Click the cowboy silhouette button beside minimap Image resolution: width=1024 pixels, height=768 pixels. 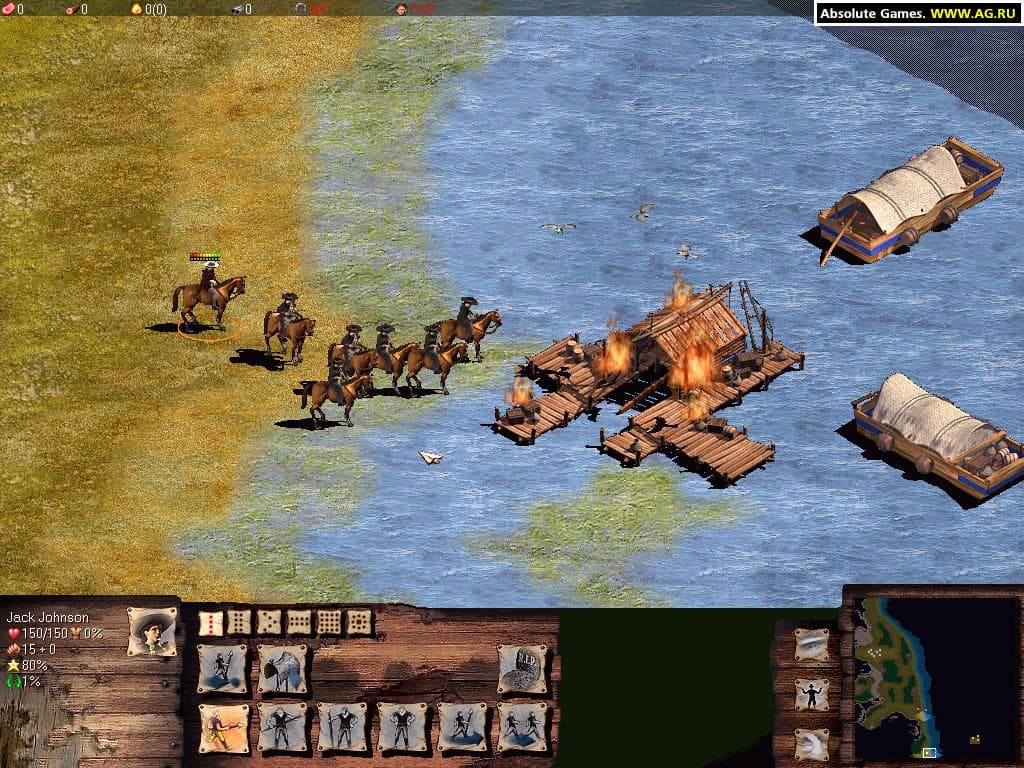point(812,694)
